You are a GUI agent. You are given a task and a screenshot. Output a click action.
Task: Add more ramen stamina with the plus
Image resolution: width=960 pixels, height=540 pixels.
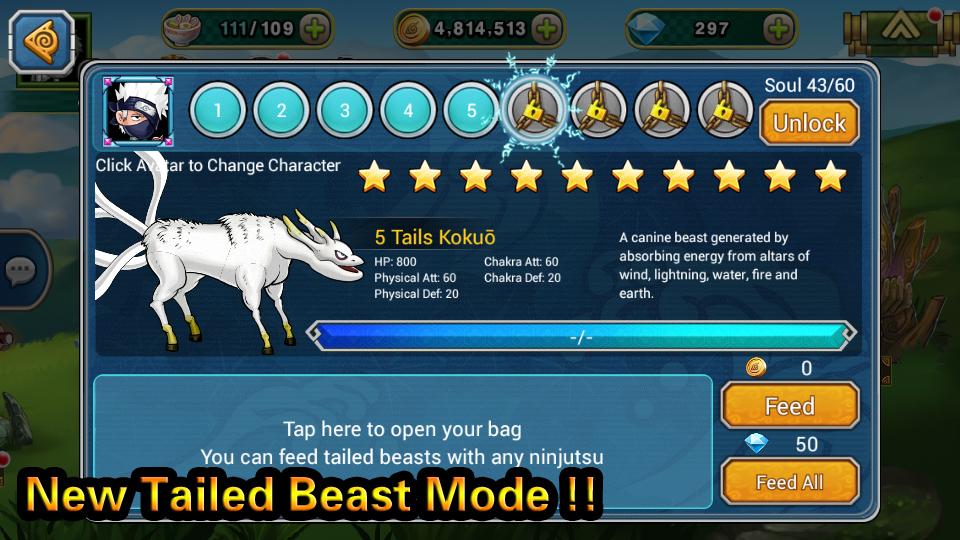[x=315, y=29]
